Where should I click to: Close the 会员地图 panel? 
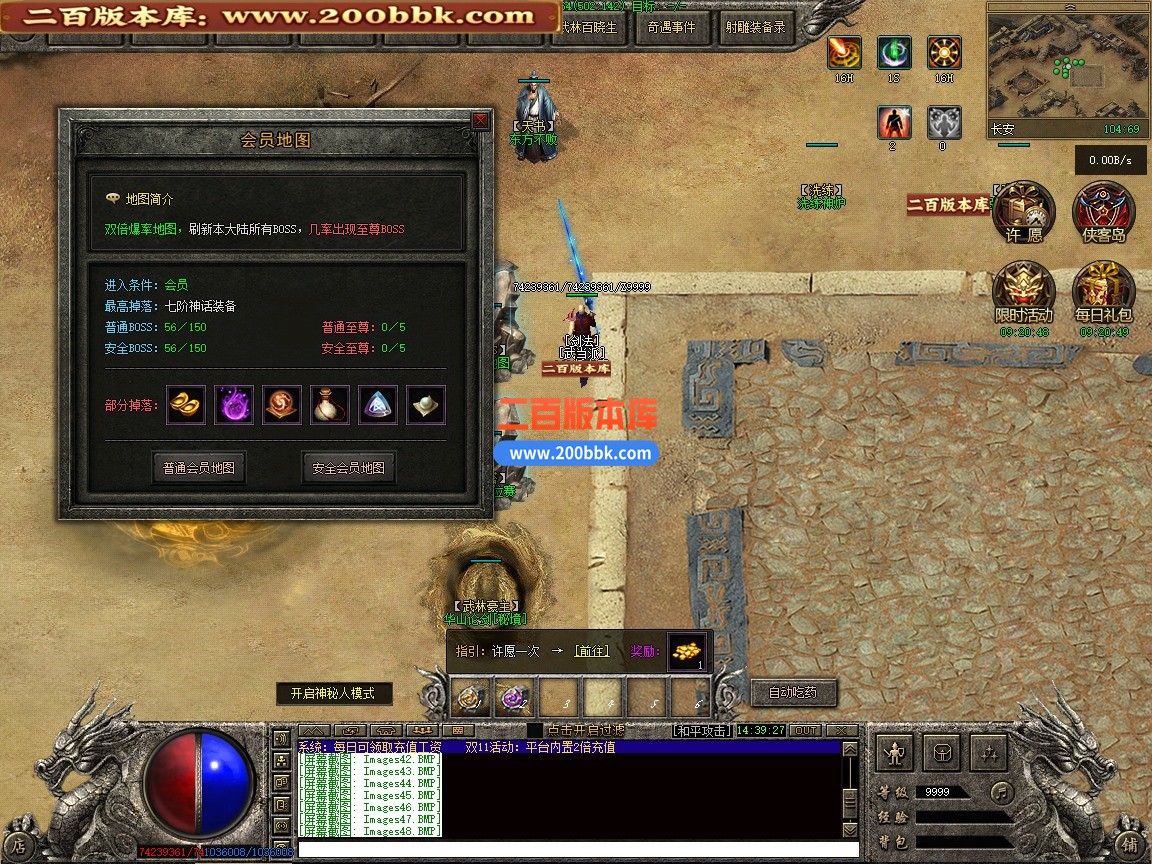coord(480,121)
